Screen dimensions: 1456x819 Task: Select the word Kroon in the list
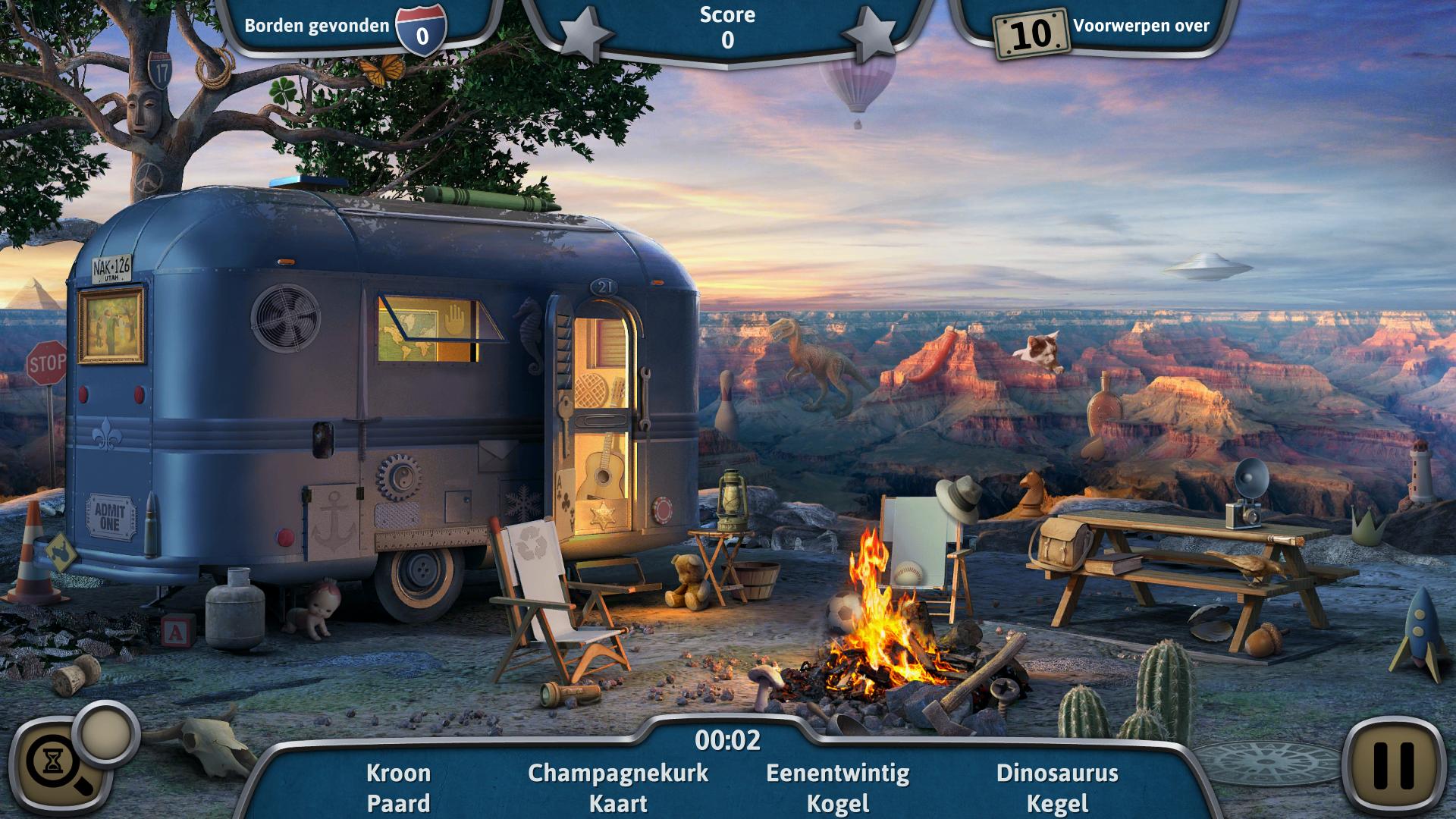pyautogui.click(x=398, y=773)
